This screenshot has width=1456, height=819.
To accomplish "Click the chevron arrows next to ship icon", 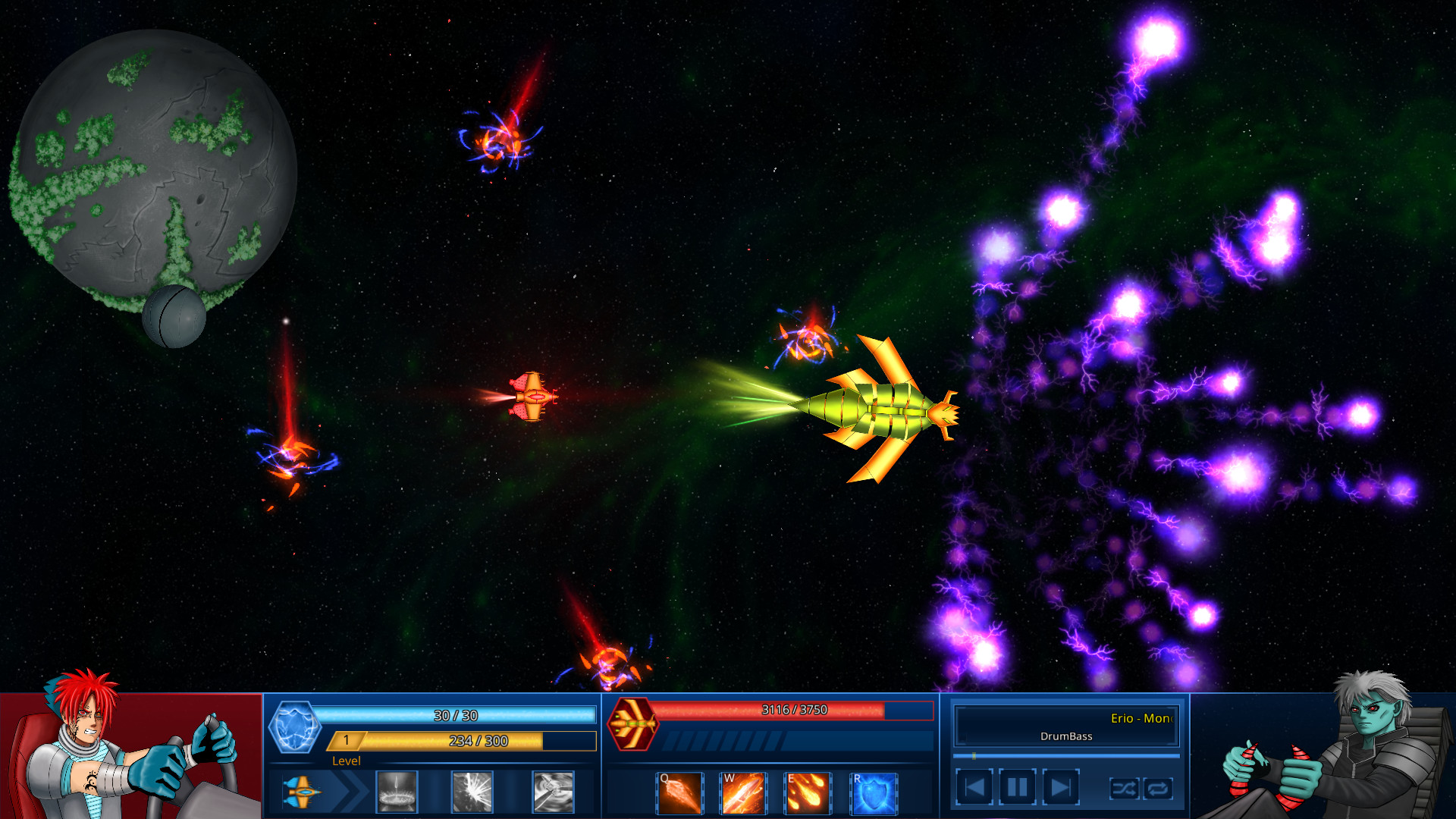I will pyautogui.click(x=350, y=791).
